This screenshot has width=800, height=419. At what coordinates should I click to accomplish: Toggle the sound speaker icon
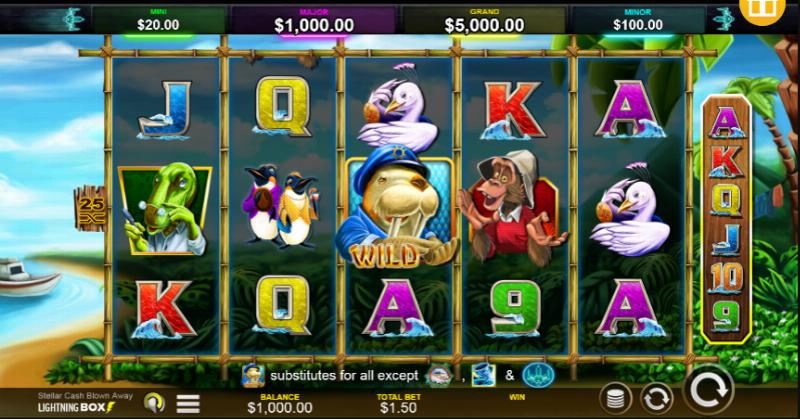(153, 403)
